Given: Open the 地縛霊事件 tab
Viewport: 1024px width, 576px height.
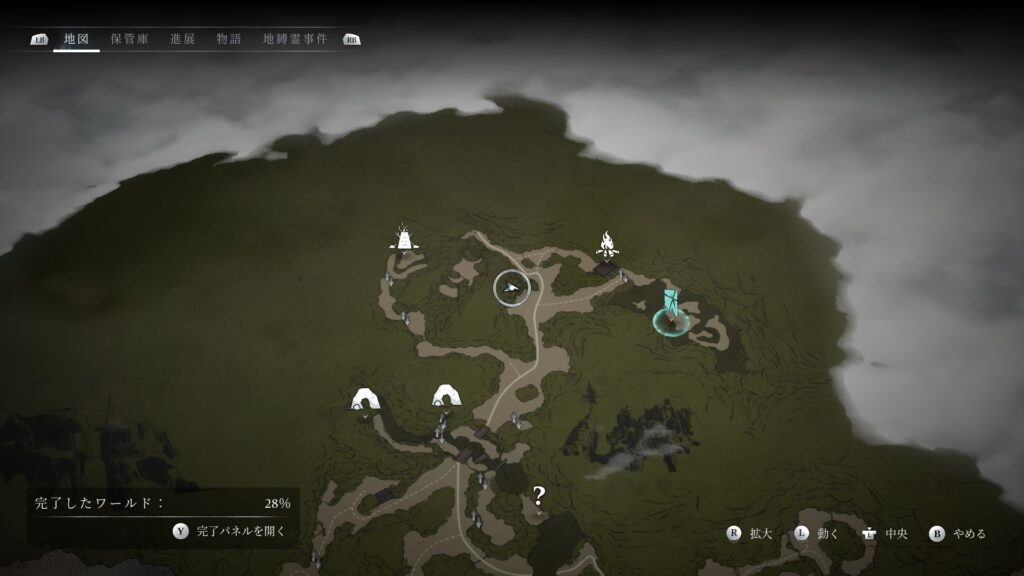Looking at the screenshot, I should 295,39.
